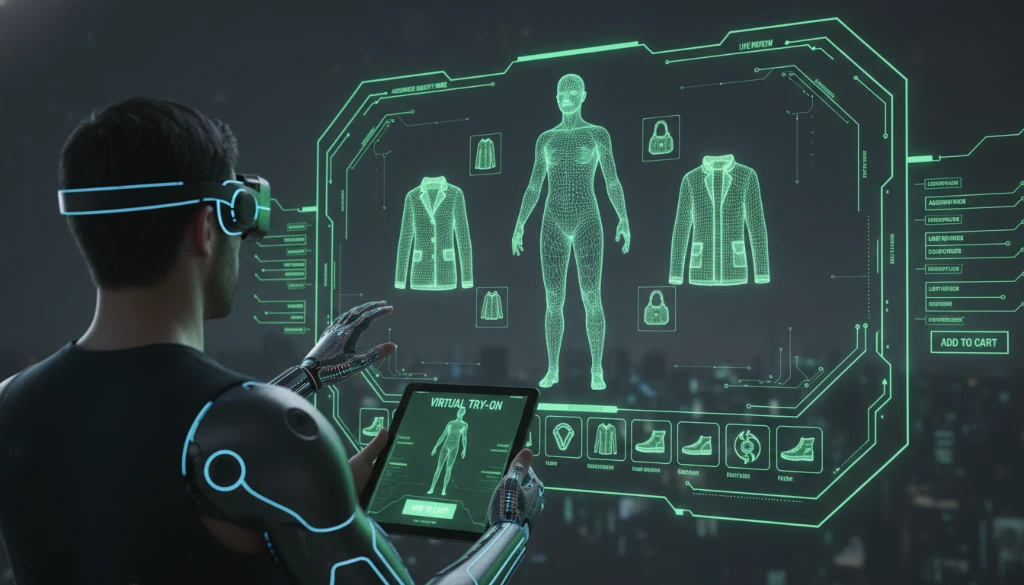1024x585 pixels.
Task: Pick the small jacket tile above the blazer
Action: (485, 154)
